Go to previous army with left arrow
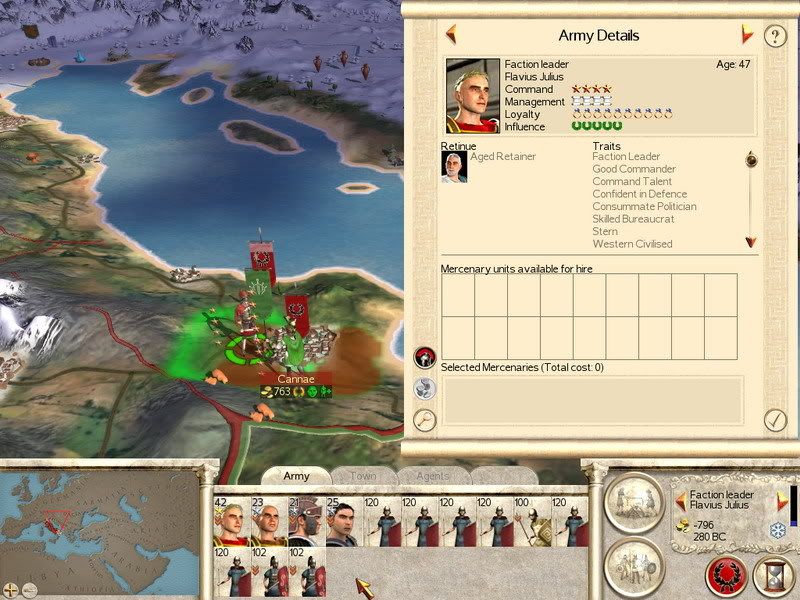This screenshot has width=800, height=600. pyautogui.click(x=451, y=35)
